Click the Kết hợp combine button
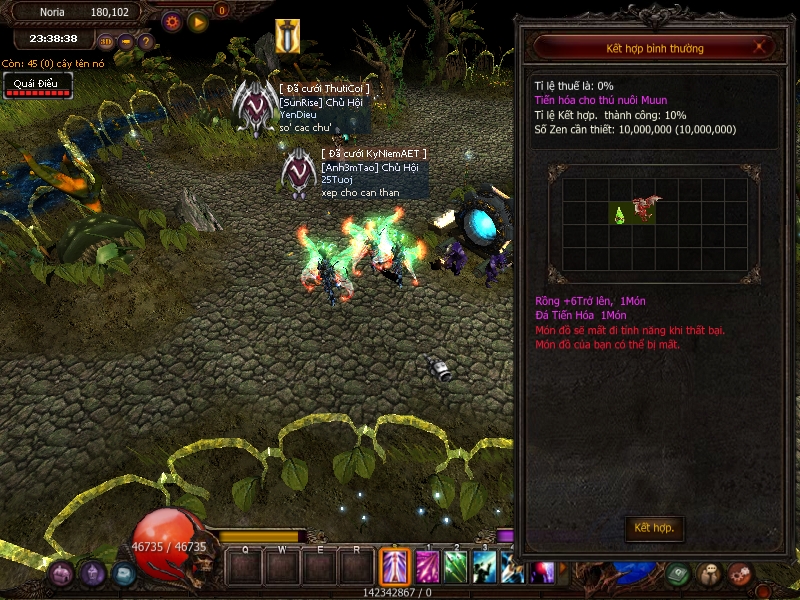Image resolution: width=800 pixels, height=600 pixels. coord(655,527)
